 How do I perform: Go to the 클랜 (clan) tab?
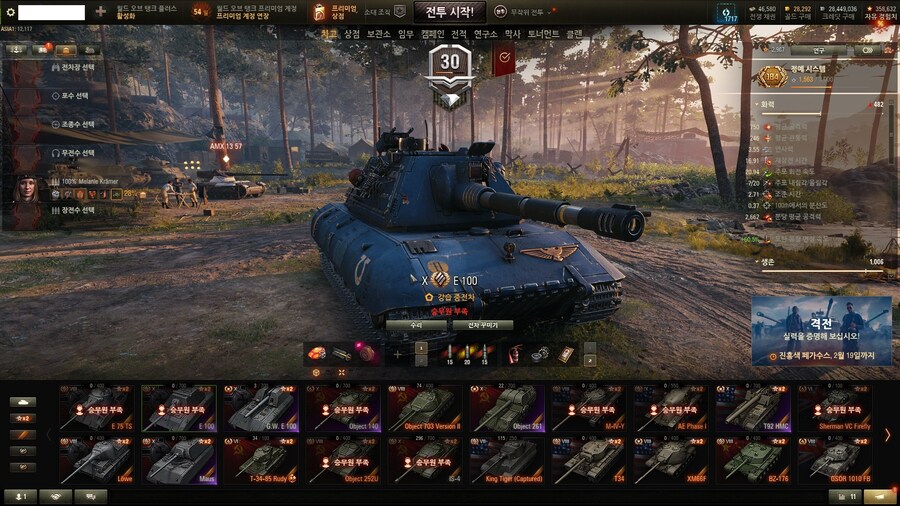coord(574,34)
